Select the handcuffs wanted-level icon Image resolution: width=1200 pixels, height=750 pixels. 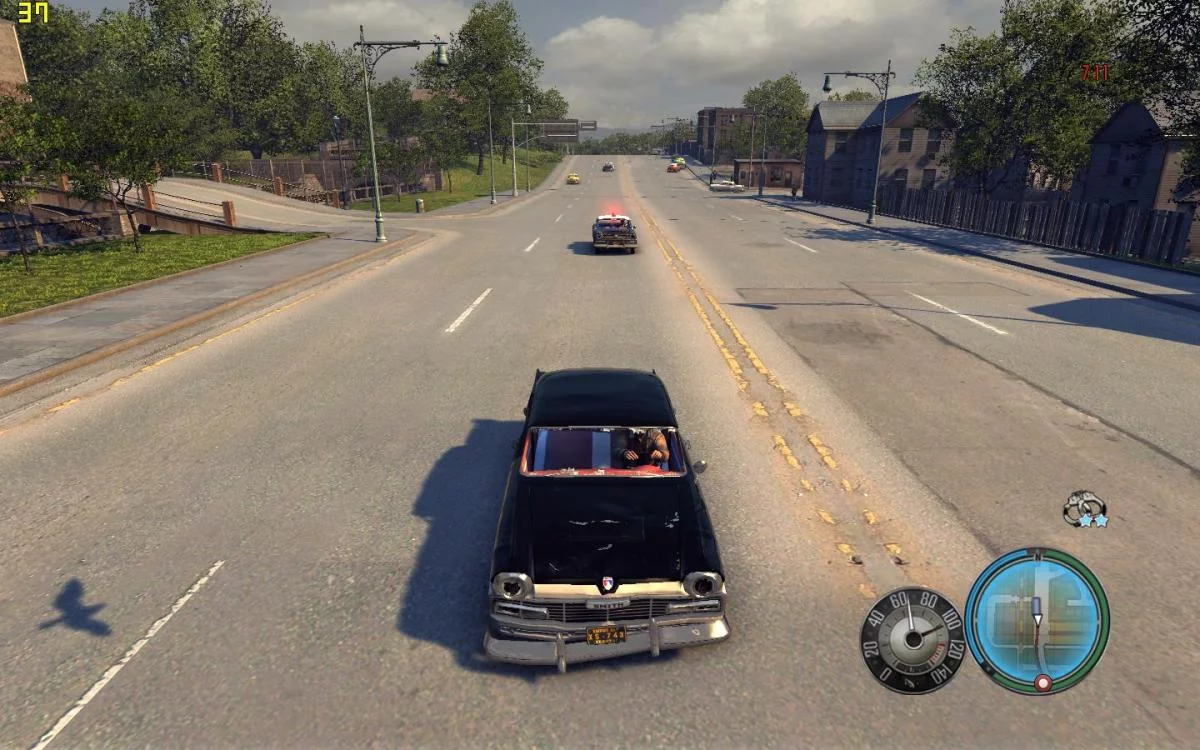tap(1082, 507)
